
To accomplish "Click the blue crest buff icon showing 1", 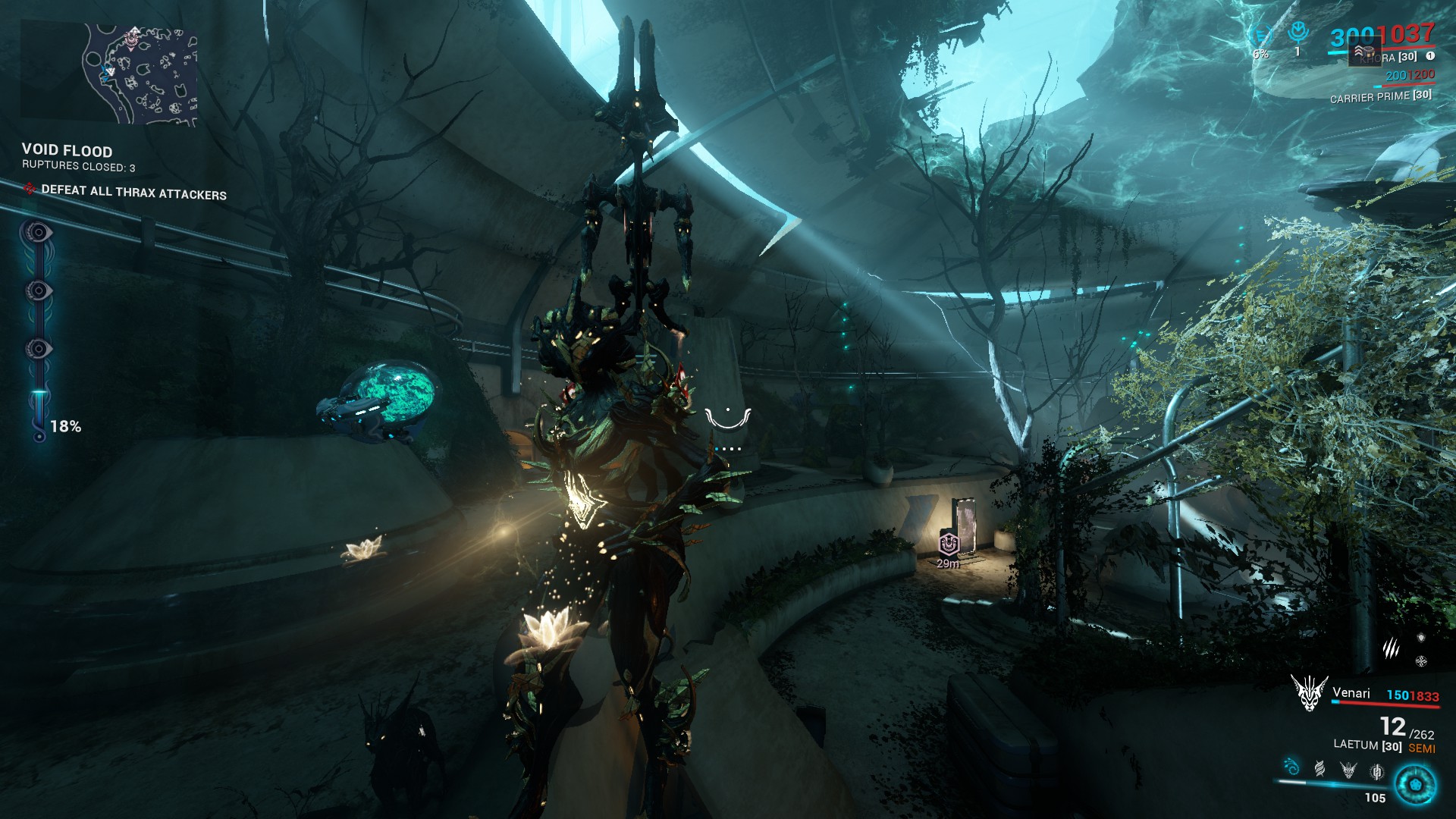I will pos(1298,33).
